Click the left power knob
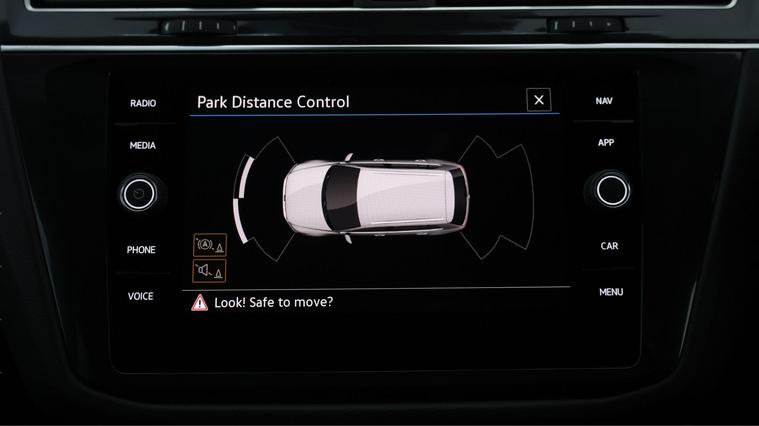This screenshot has height=426, width=759. coord(141,192)
